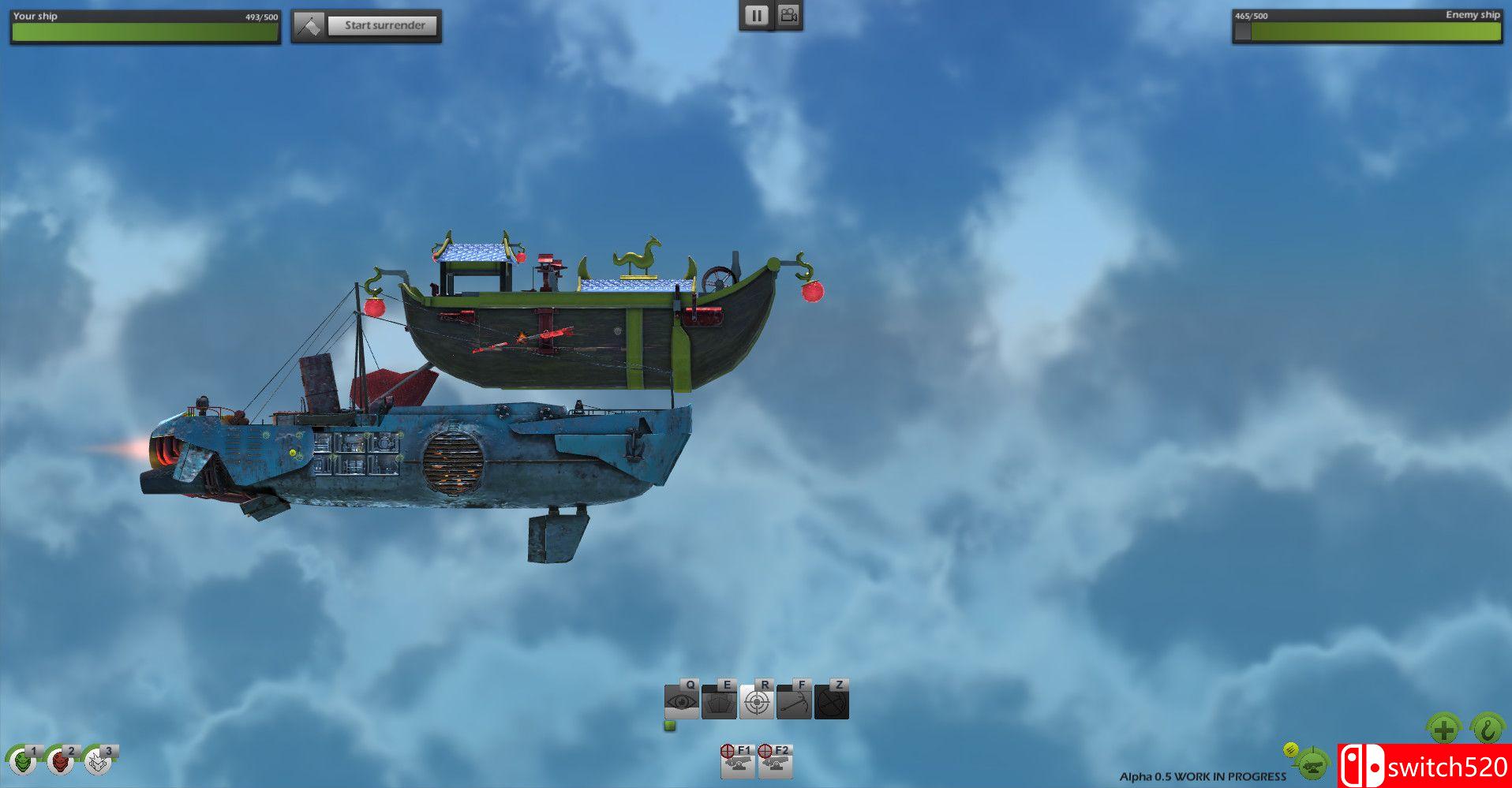Select the targeting reticle ability on R
This screenshot has width=1512, height=788.
pyautogui.click(x=758, y=699)
